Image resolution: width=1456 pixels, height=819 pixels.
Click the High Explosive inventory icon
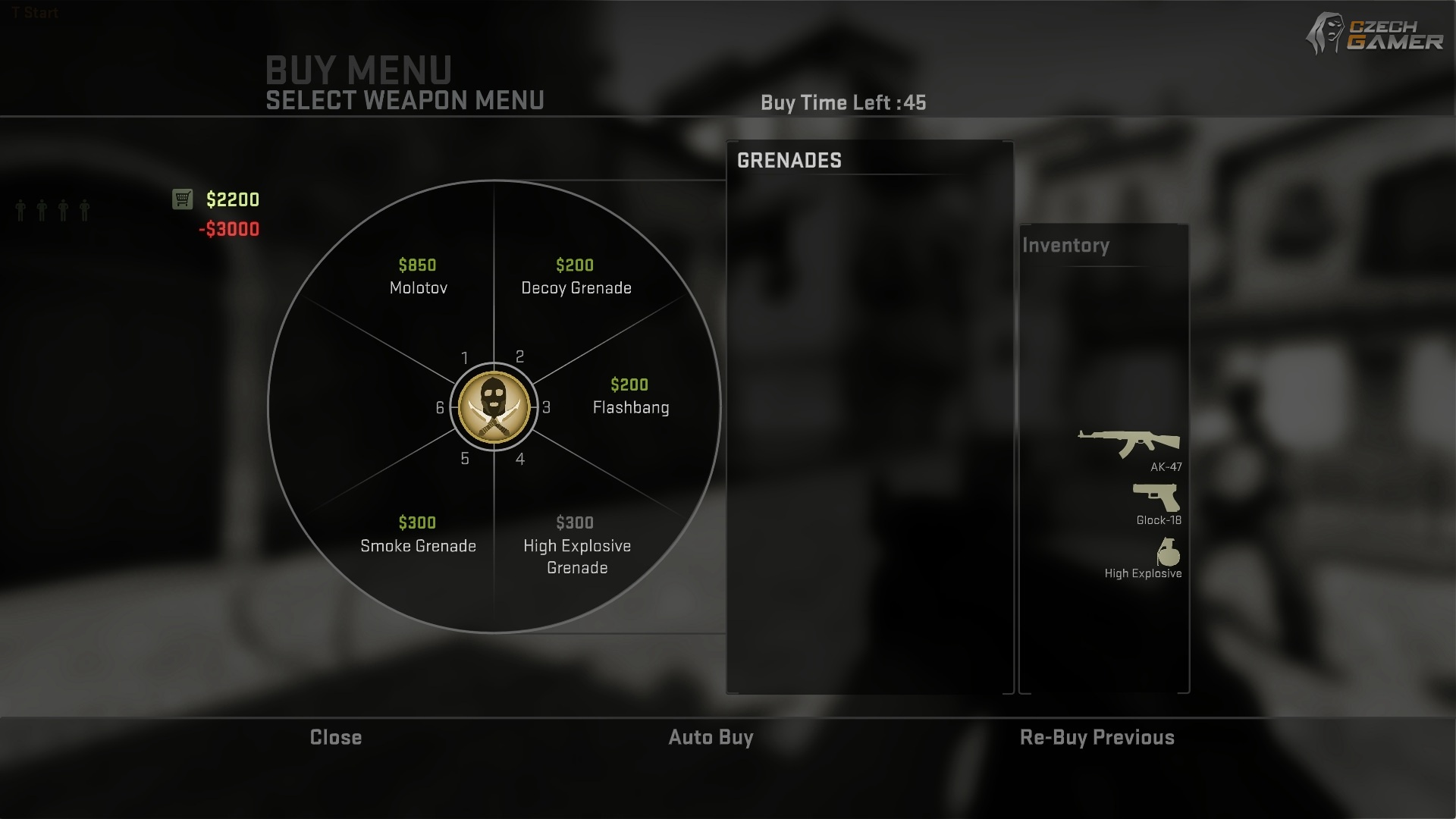[x=1169, y=553]
